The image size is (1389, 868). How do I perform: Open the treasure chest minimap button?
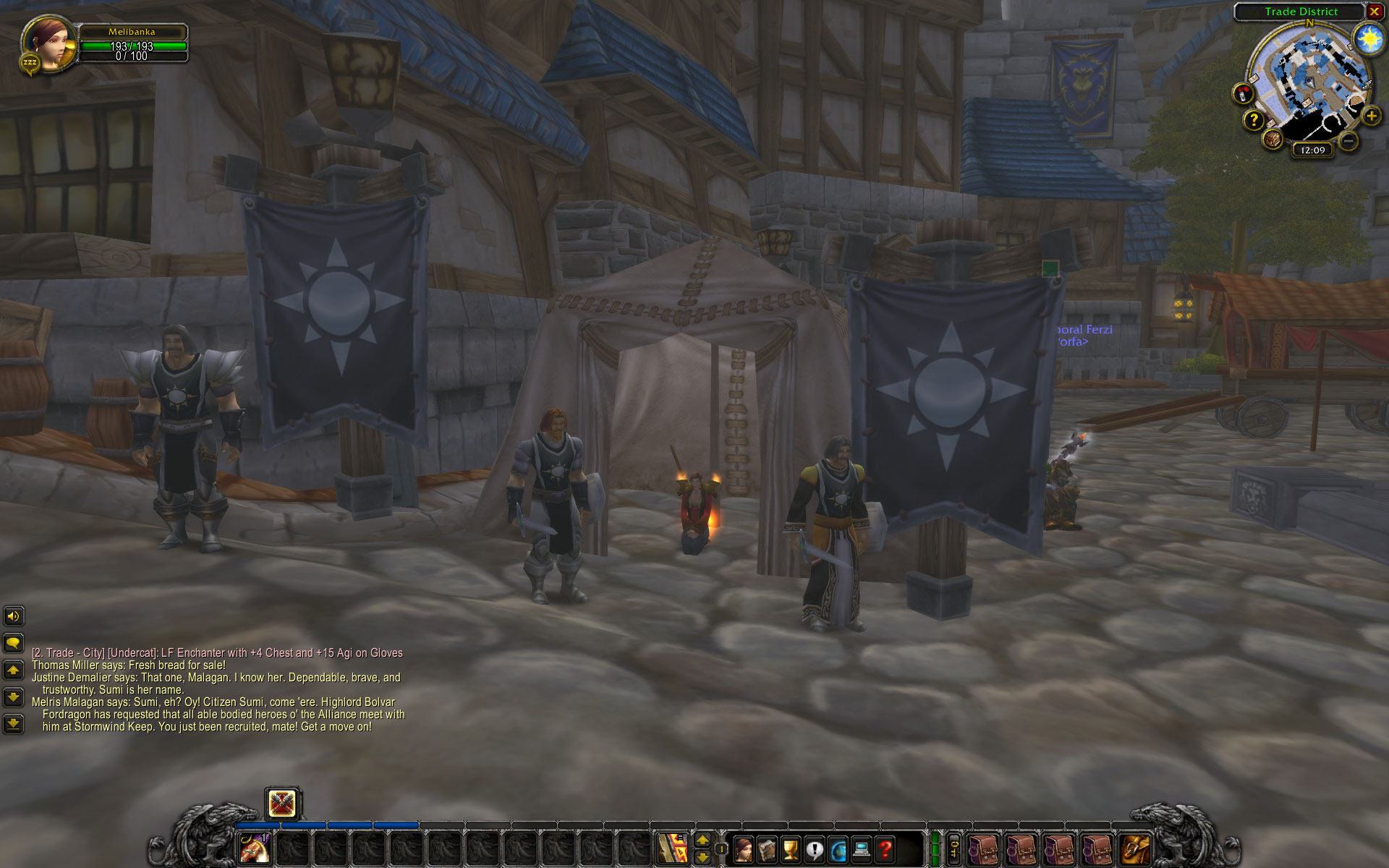[1273, 139]
